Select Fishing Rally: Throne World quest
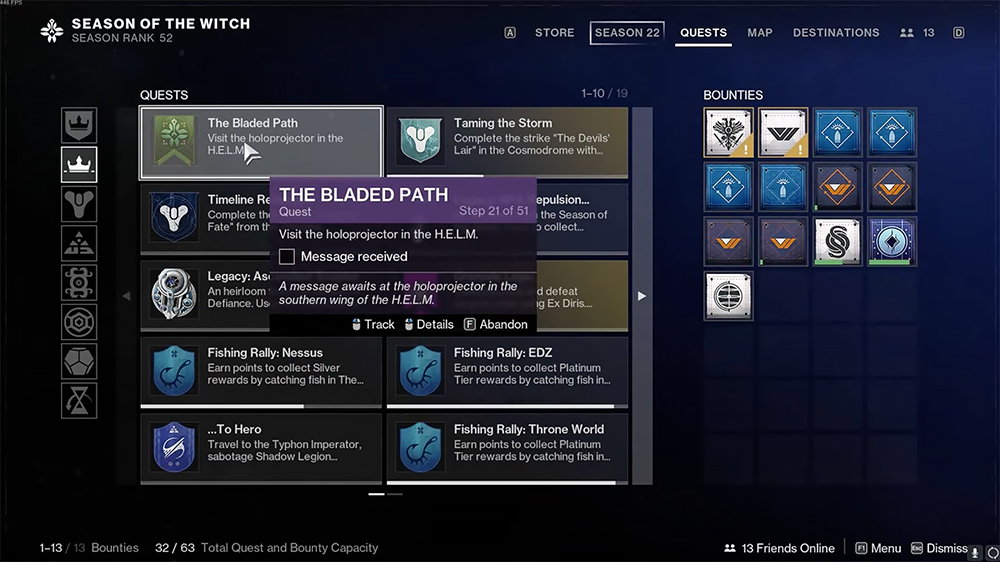1000x562 pixels. coord(507,449)
